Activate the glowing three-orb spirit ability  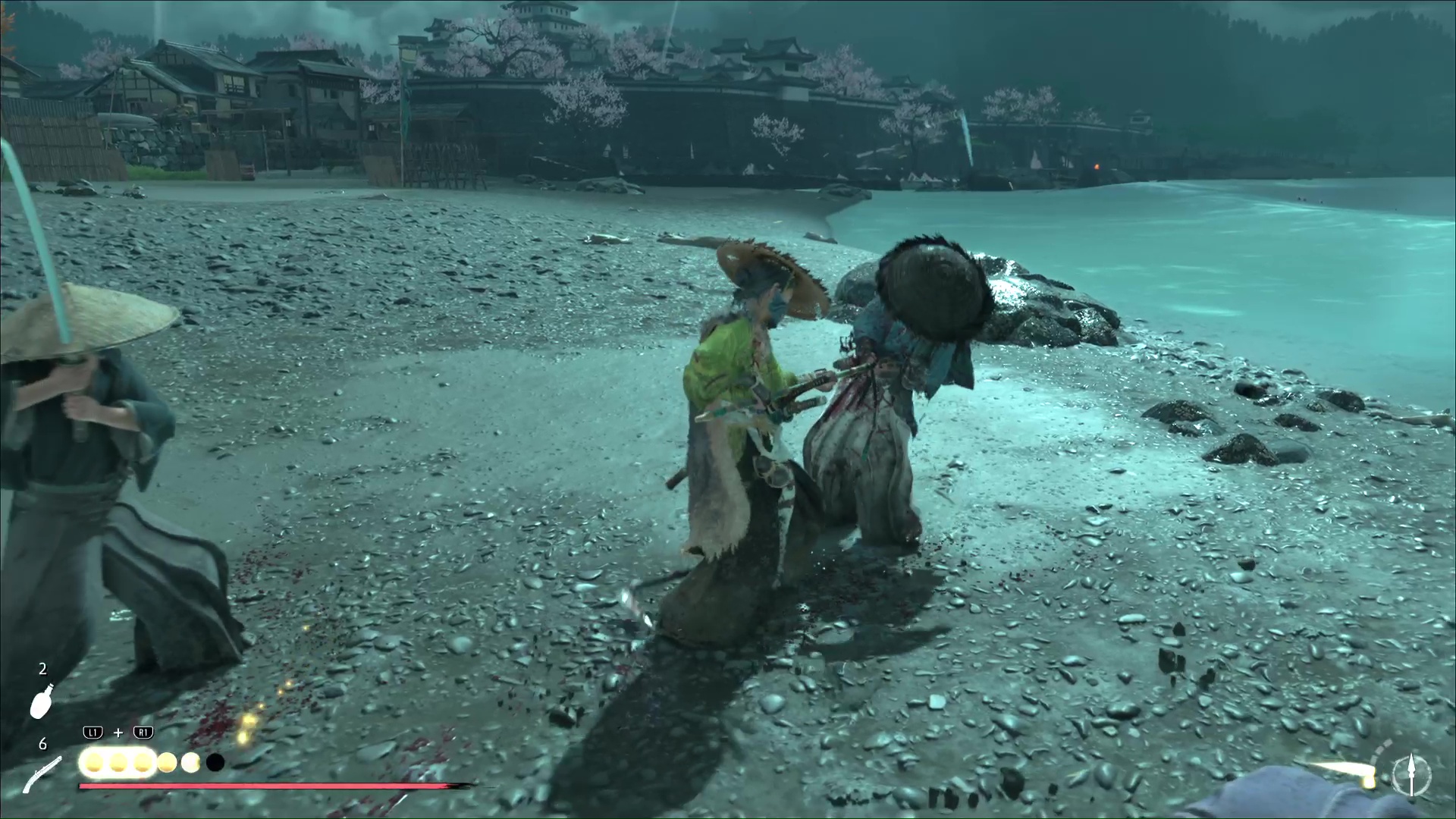pyautogui.click(x=118, y=762)
